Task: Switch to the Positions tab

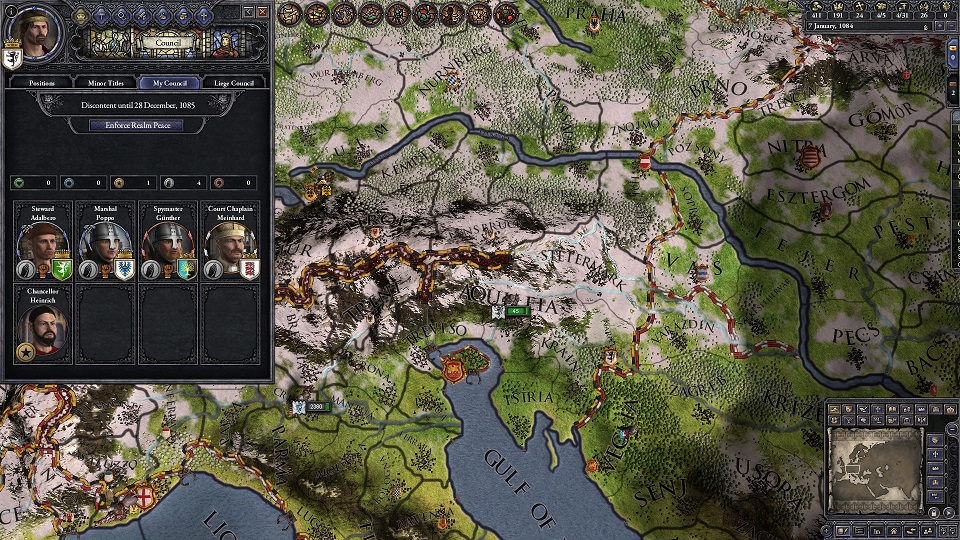Action: (x=41, y=83)
